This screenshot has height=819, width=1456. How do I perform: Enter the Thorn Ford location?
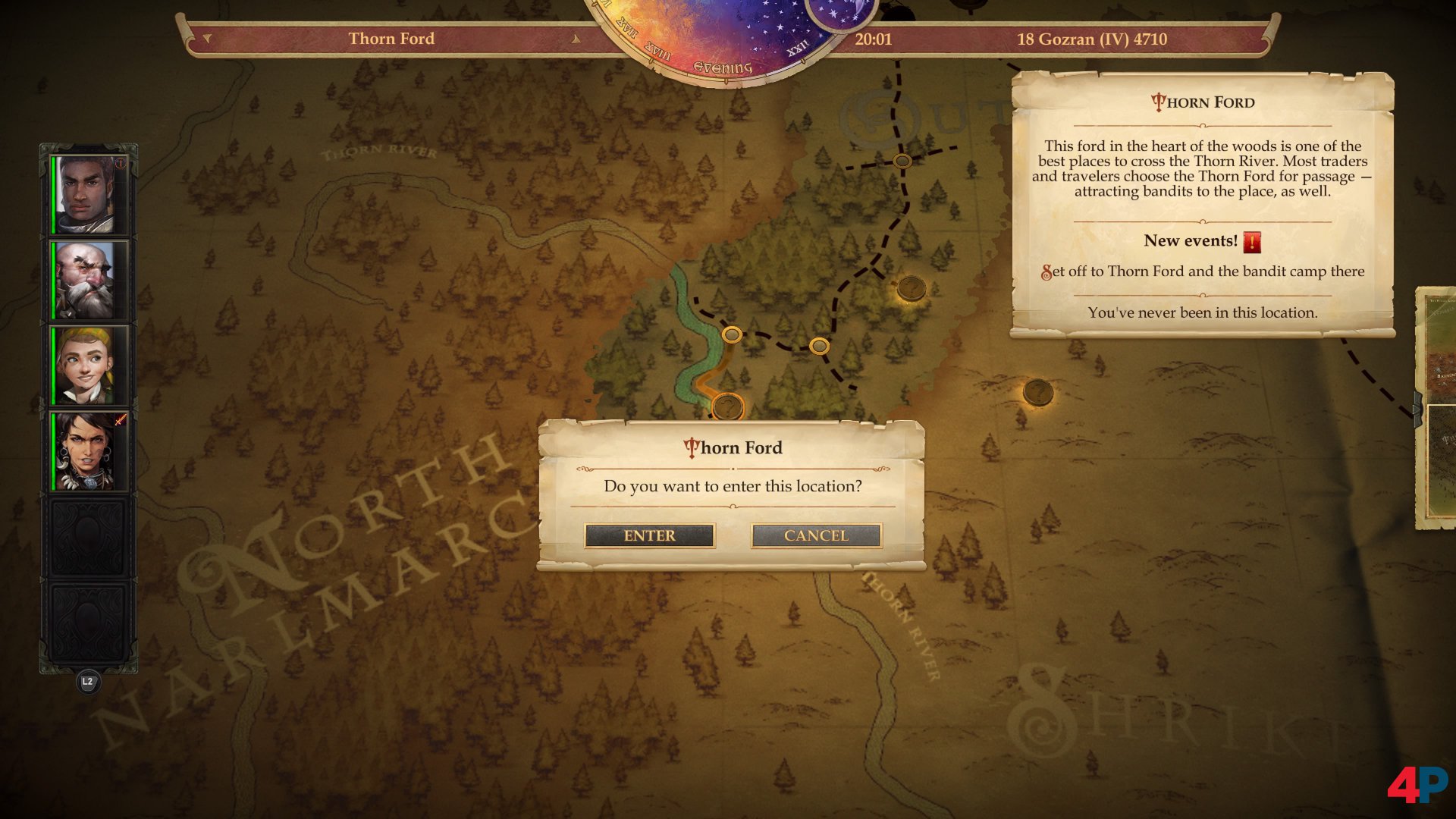[649, 535]
